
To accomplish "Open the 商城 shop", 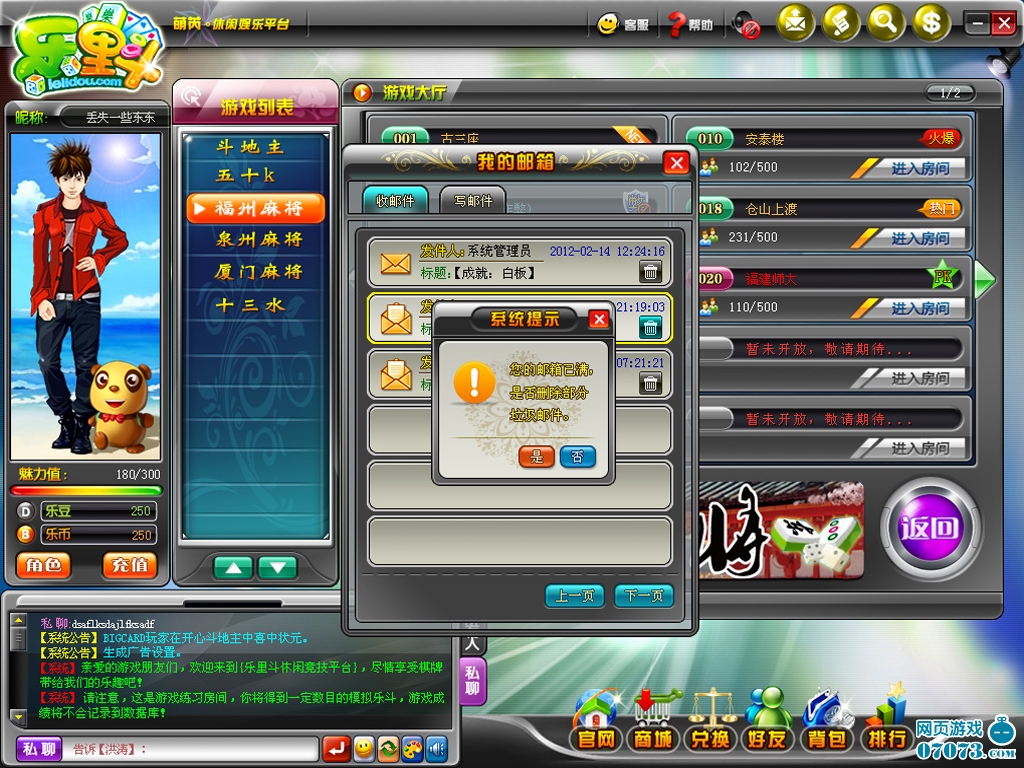I will 650,739.
